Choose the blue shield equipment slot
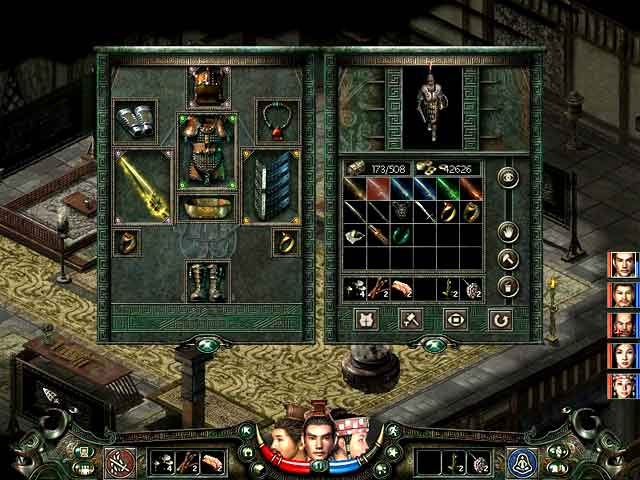The image size is (640, 480). tap(272, 184)
